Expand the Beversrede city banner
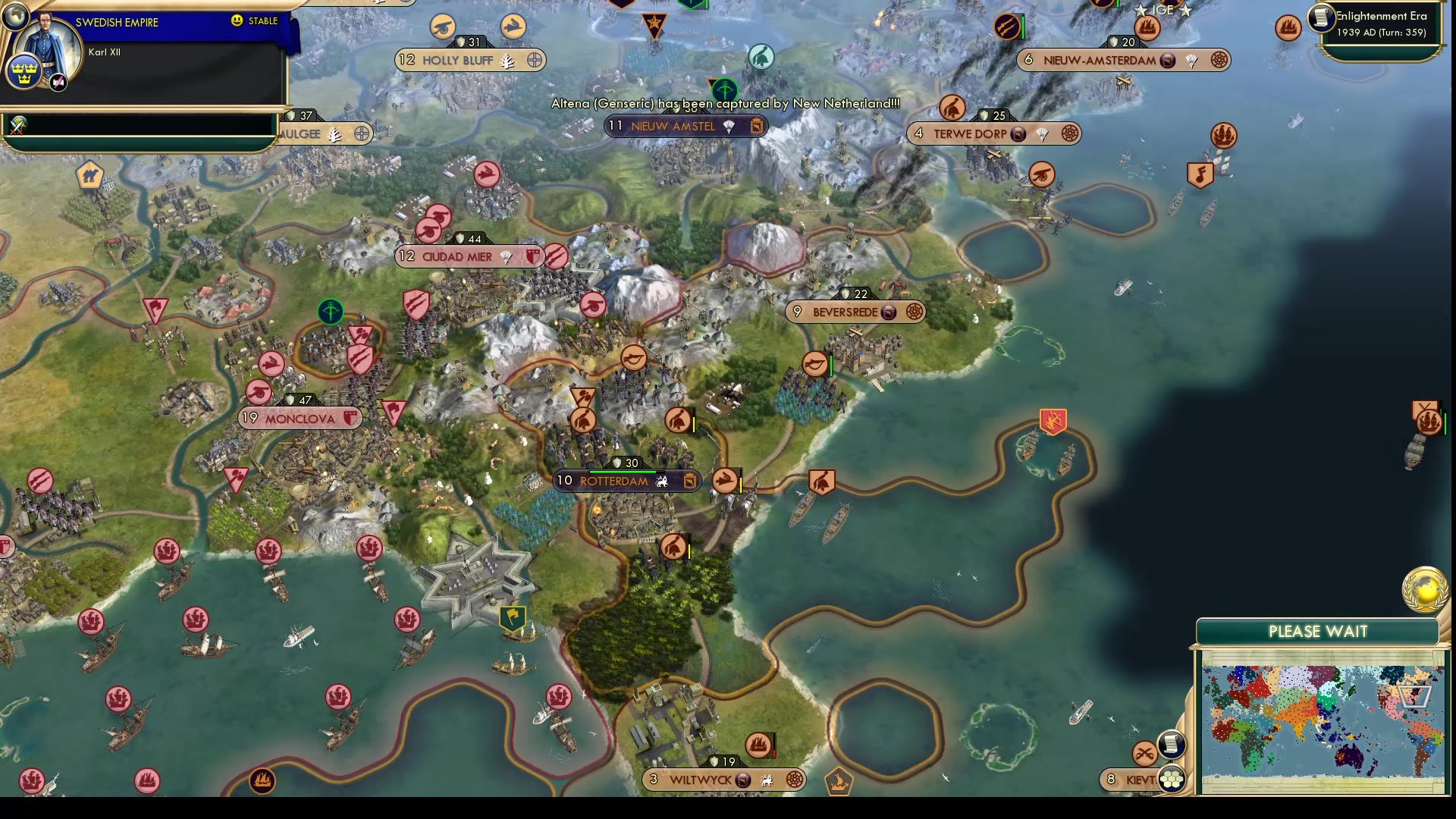Image resolution: width=1456 pixels, height=819 pixels. 855,311
